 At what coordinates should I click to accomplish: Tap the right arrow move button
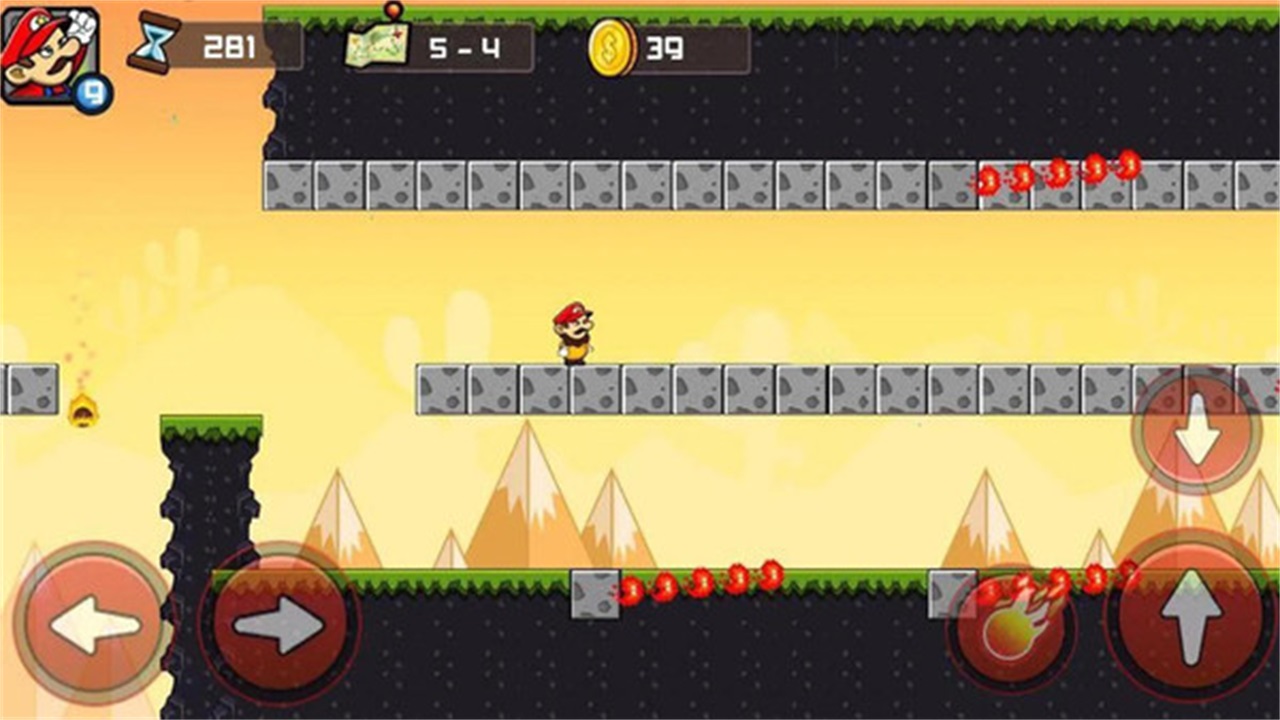pos(280,624)
